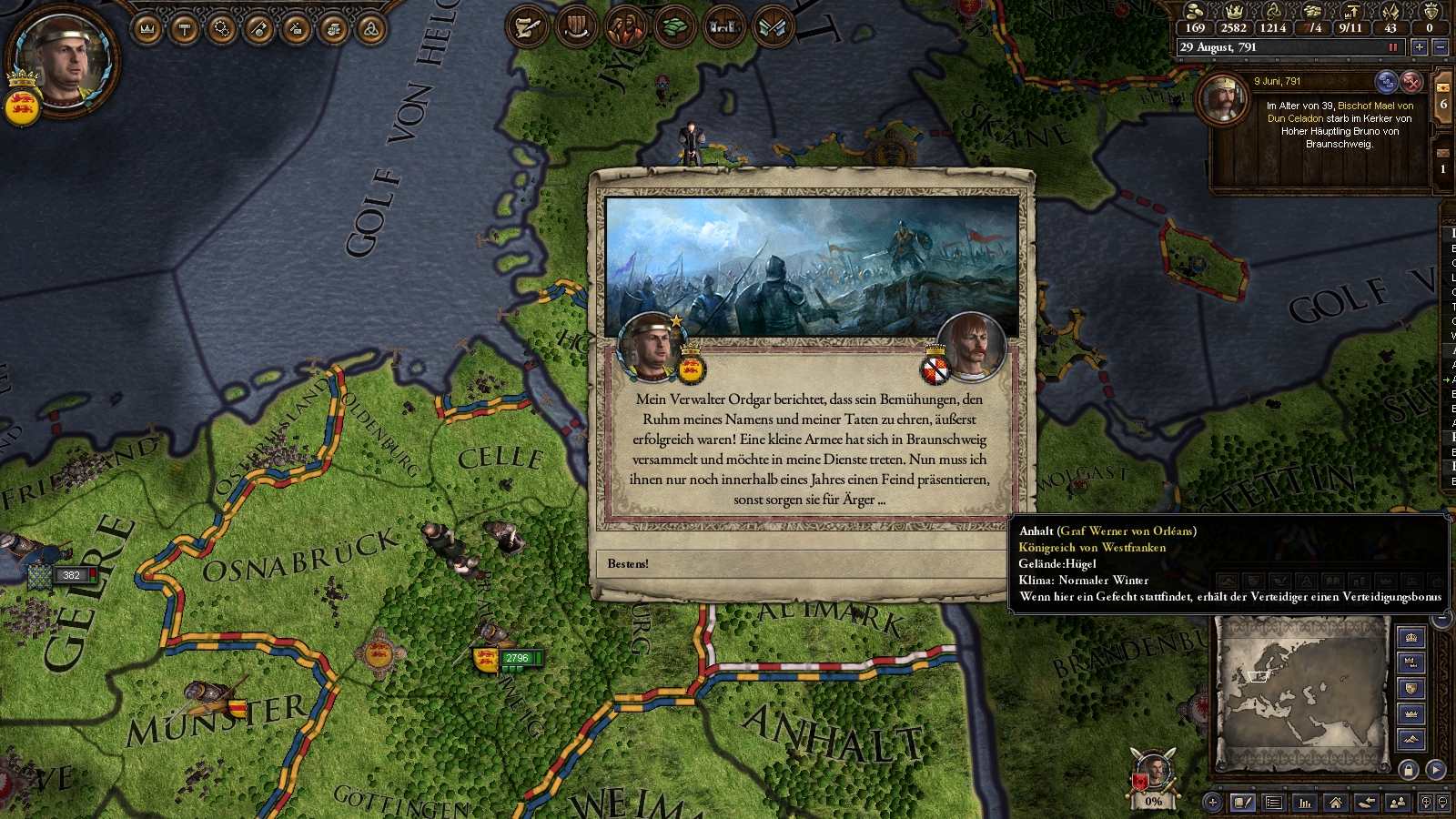
Task: Open the scroll and quill message settings
Action: (527, 27)
